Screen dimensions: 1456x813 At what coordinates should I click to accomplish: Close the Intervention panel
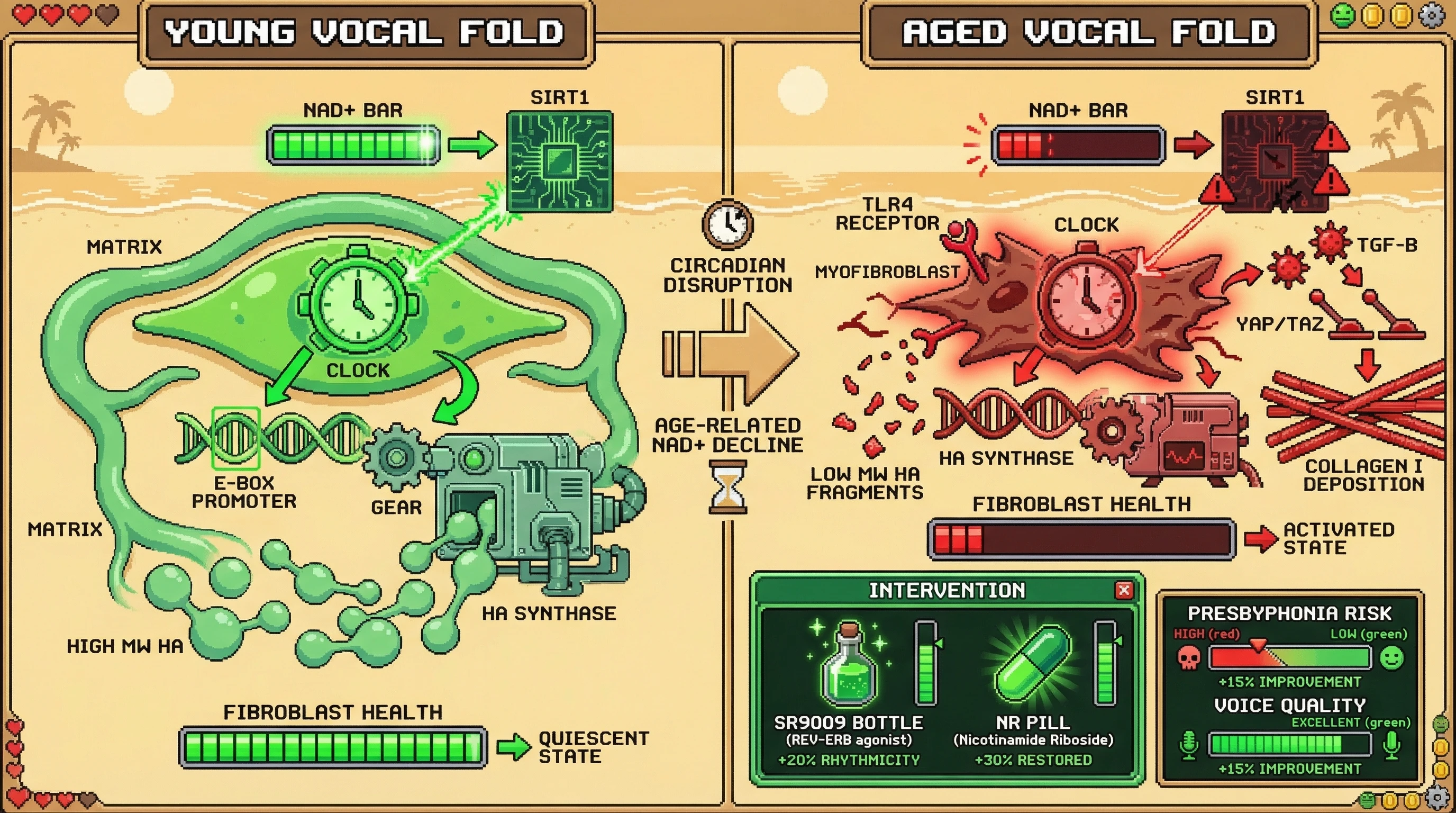[x=1124, y=590]
